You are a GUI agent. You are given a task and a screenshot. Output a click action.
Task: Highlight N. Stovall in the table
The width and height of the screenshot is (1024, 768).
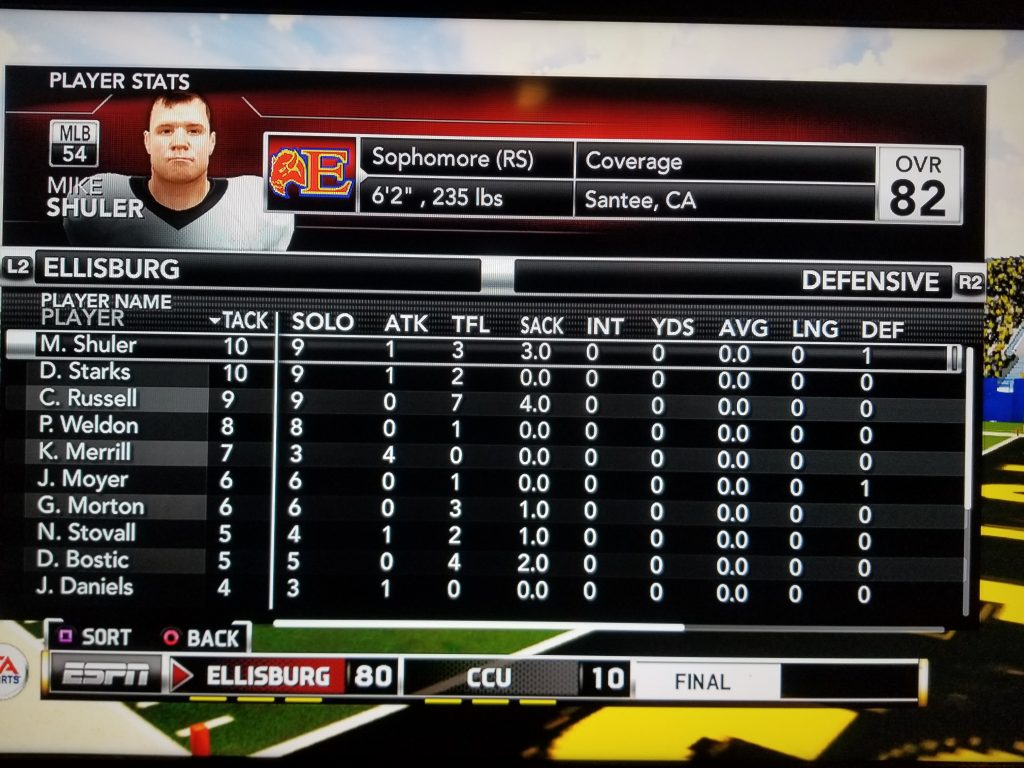(x=87, y=533)
